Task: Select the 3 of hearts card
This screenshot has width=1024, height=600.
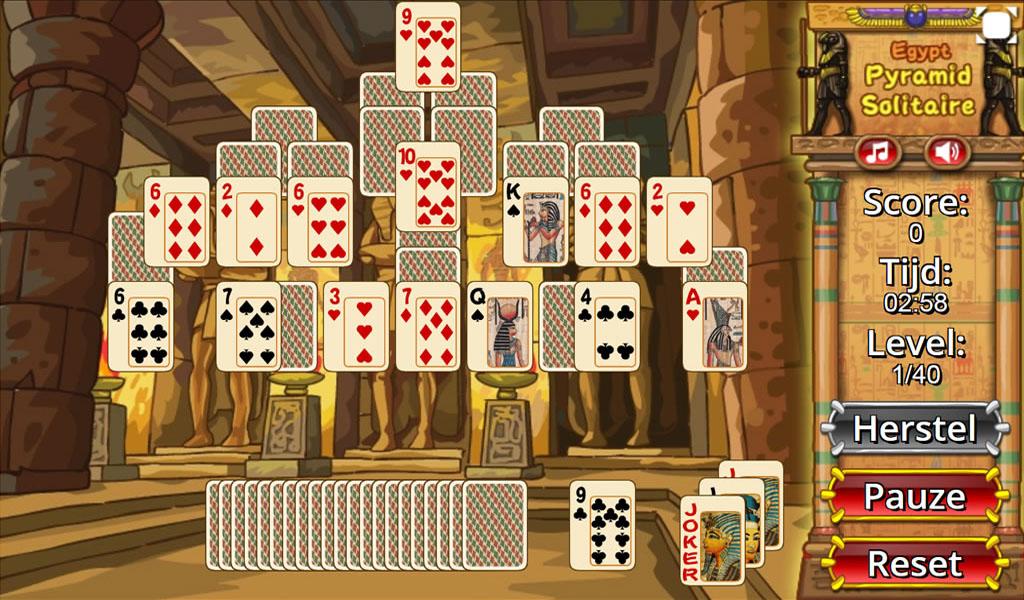Action: pos(355,326)
